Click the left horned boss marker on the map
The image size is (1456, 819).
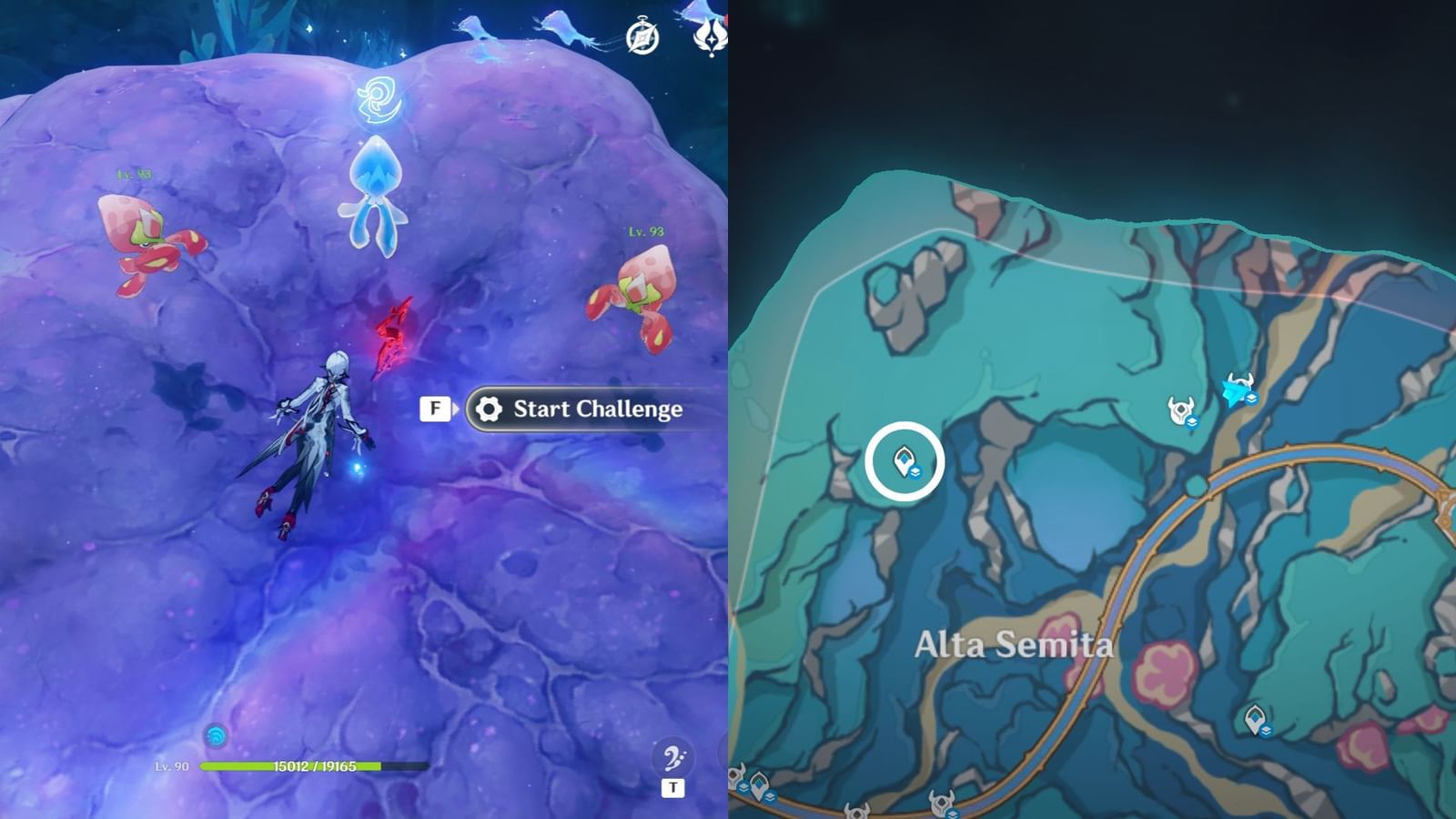(1179, 408)
